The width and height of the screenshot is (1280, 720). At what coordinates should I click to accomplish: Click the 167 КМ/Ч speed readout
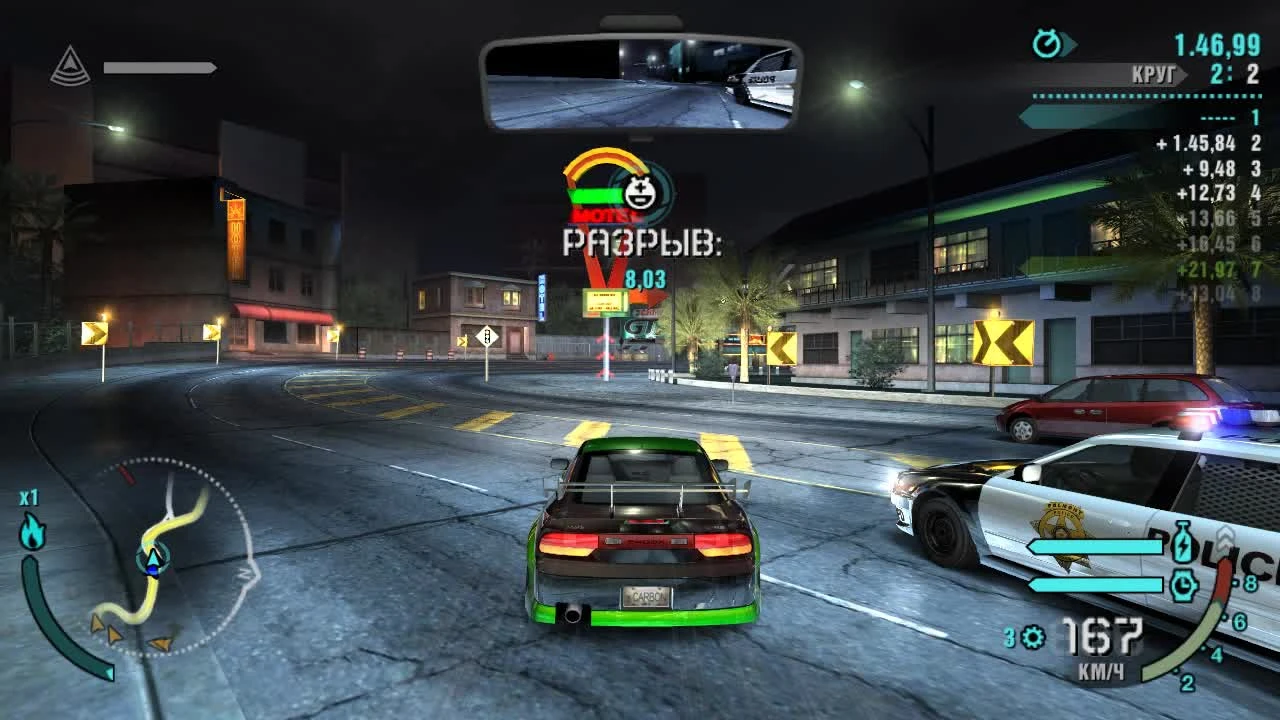(1100, 645)
